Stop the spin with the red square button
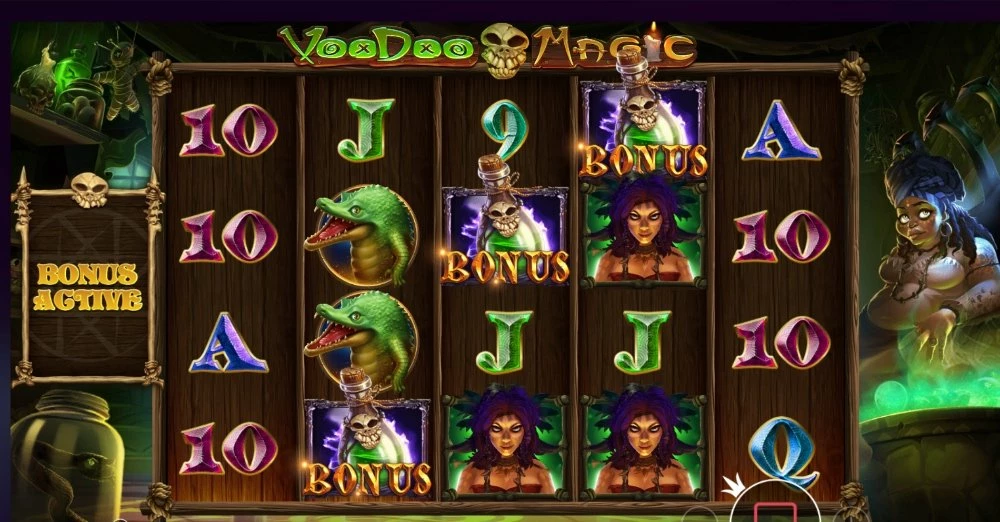Viewport: 1000px width, 522px height. point(774,512)
